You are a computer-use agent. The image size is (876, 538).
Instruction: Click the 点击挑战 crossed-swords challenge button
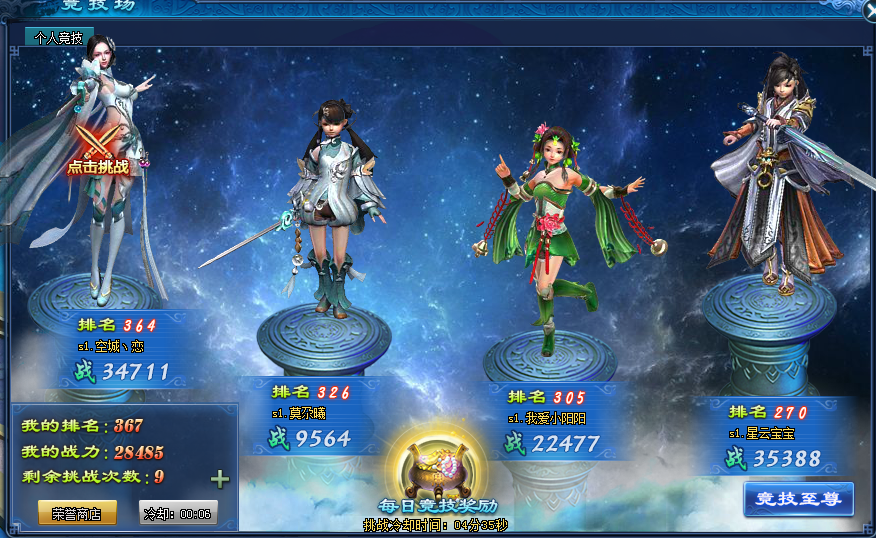(x=97, y=150)
